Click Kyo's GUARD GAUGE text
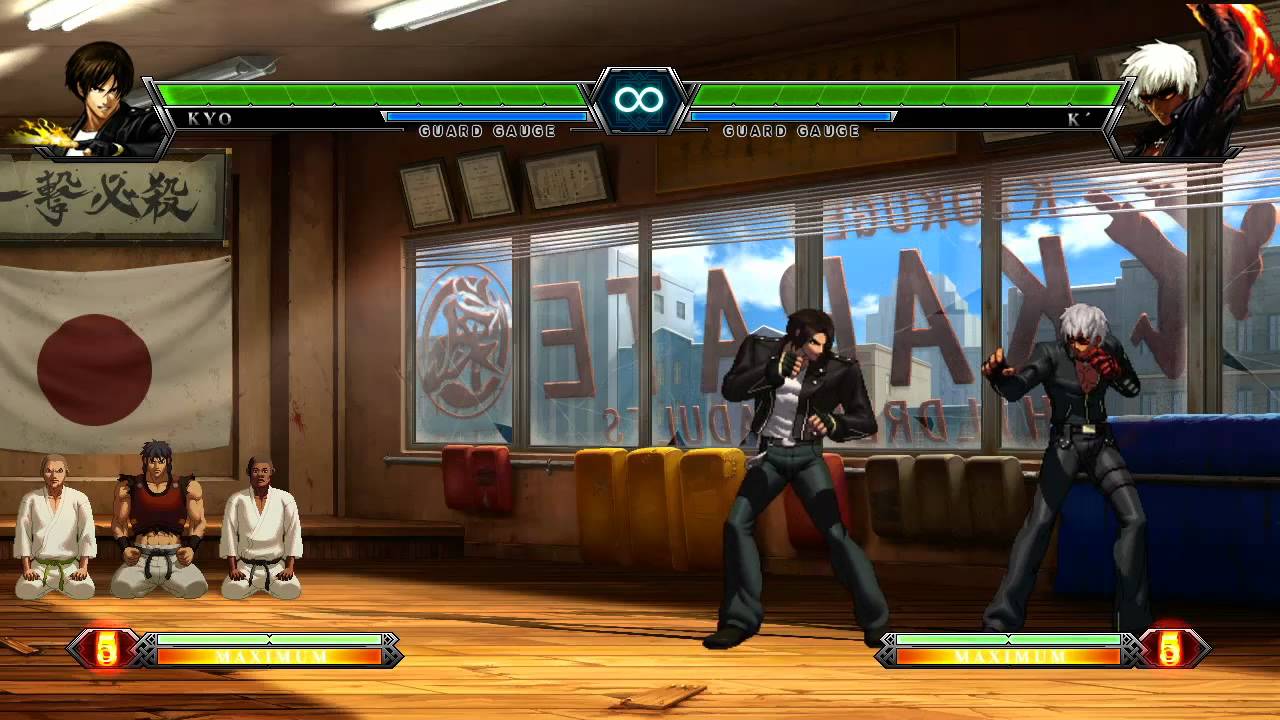 [487, 130]
